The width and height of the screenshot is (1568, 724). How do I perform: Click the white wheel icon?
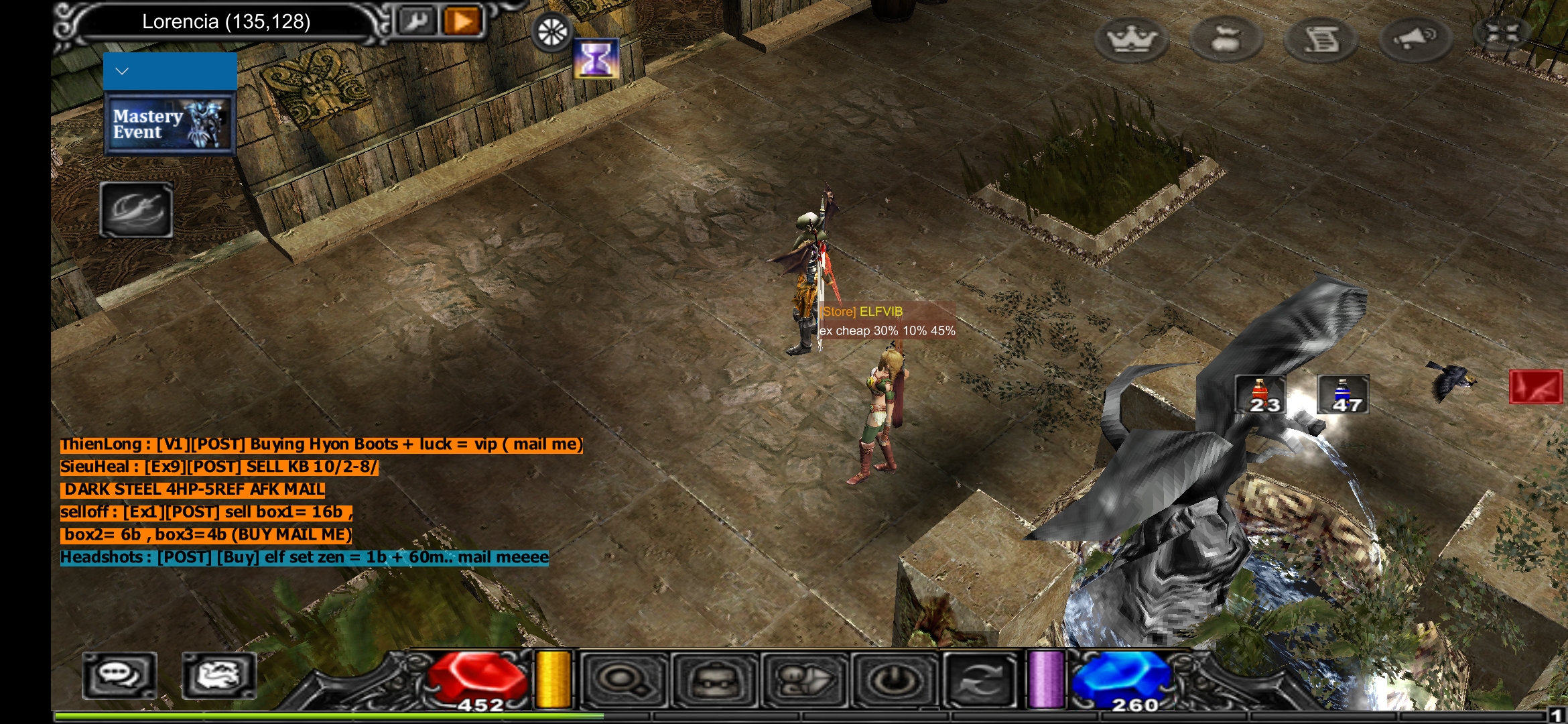[552, 32]
